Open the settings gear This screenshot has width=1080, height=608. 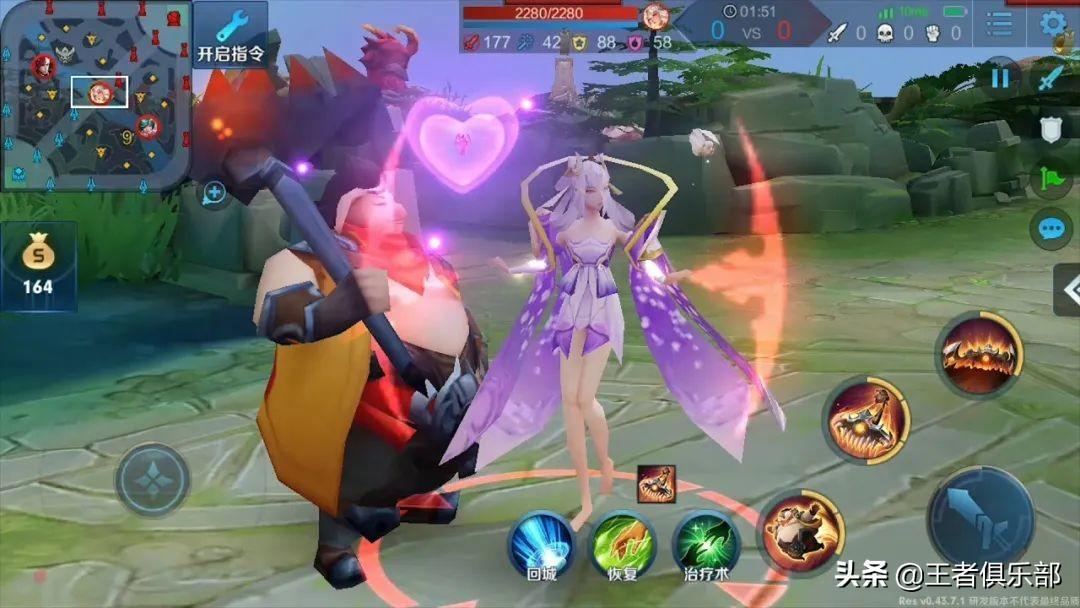[x=1052, y=23]
